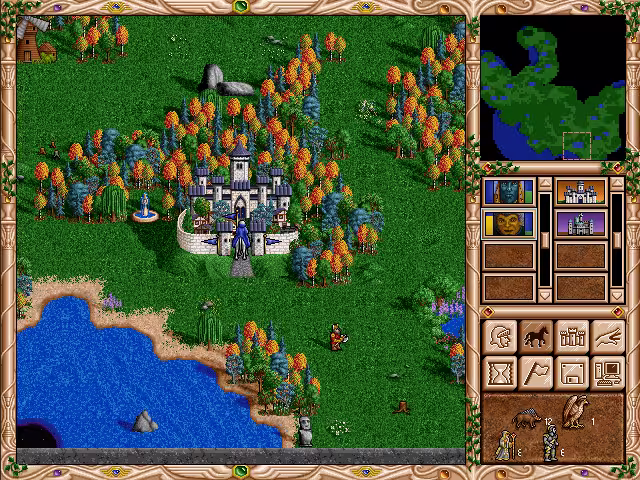End the turn with the hourglass button
Viewport: 640px width, 480px height.
[x=500, y=373]
